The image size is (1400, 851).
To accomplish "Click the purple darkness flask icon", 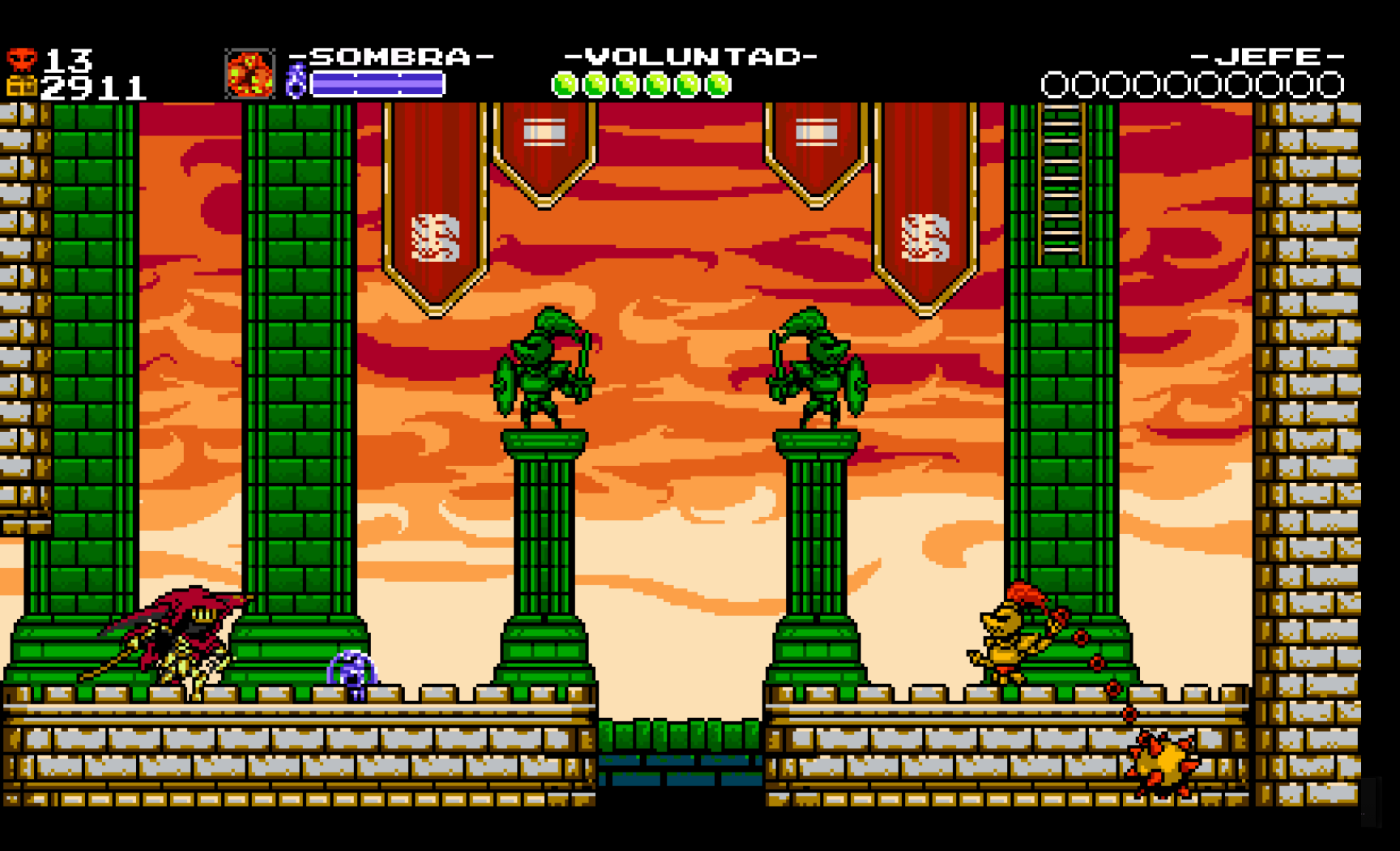I will (x=297, y=82).
